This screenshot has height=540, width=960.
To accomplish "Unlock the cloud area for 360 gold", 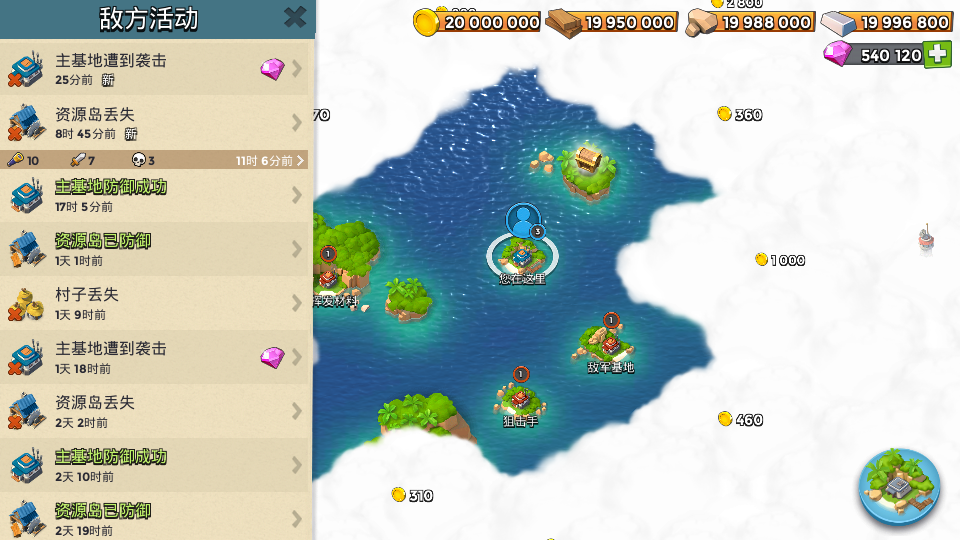I will [x=740, y=115].
